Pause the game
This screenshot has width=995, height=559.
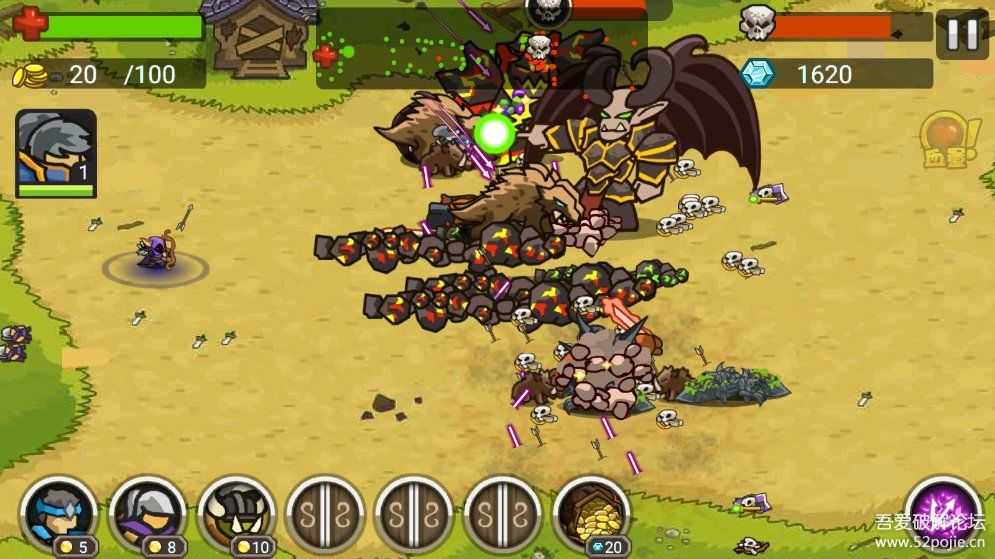pyautogui.click(x=962, y=35)
